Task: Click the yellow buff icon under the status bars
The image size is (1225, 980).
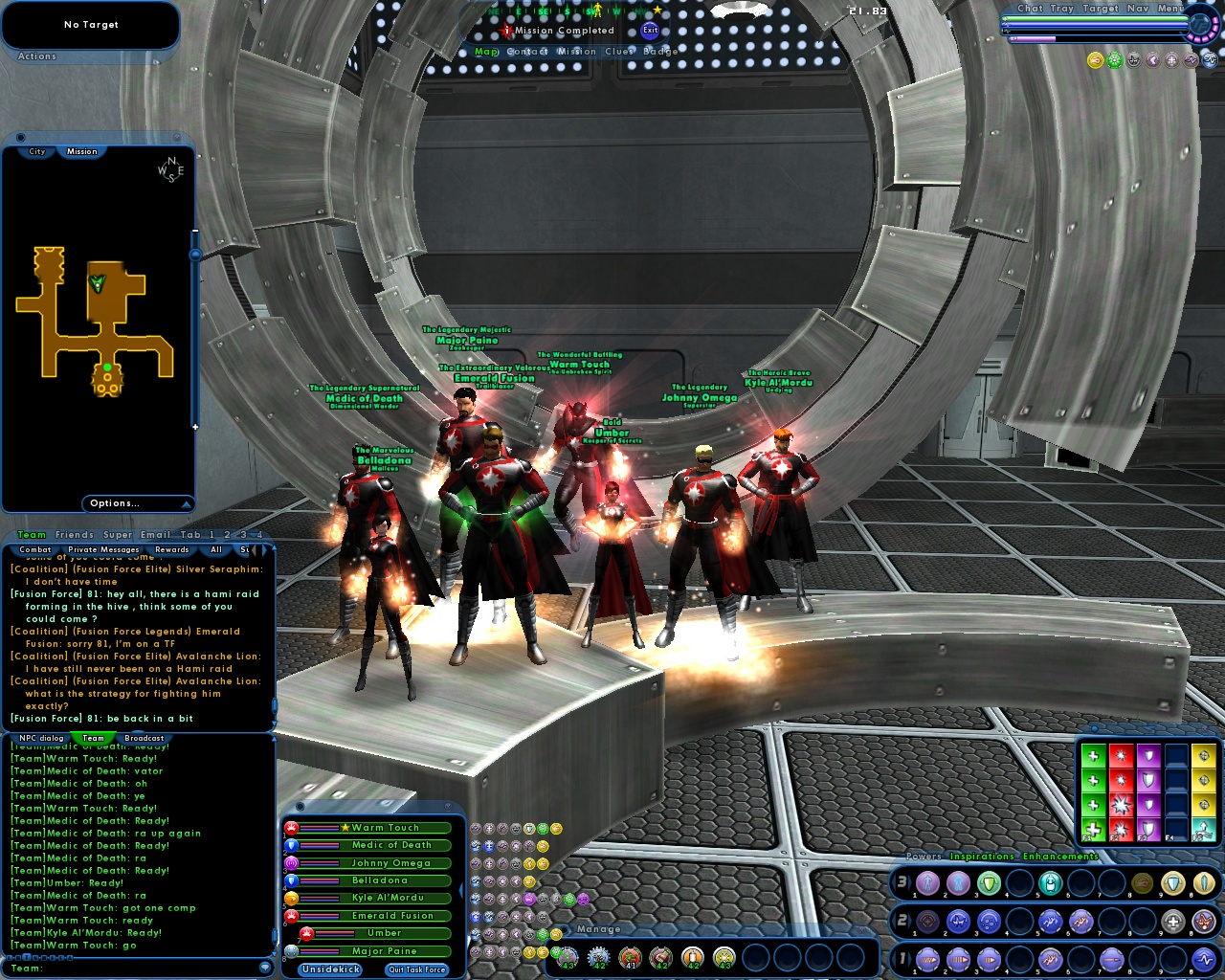Action: tap(1095, 60)
